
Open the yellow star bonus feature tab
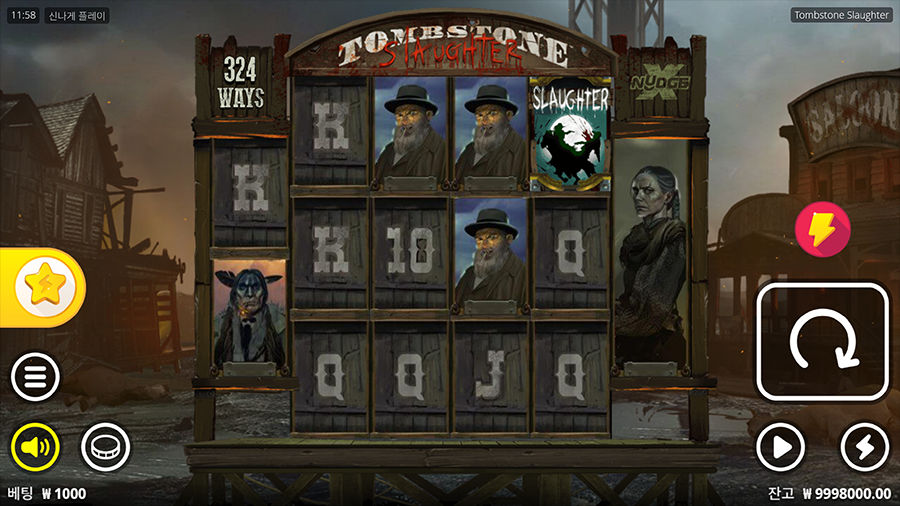tap(43, 288)
